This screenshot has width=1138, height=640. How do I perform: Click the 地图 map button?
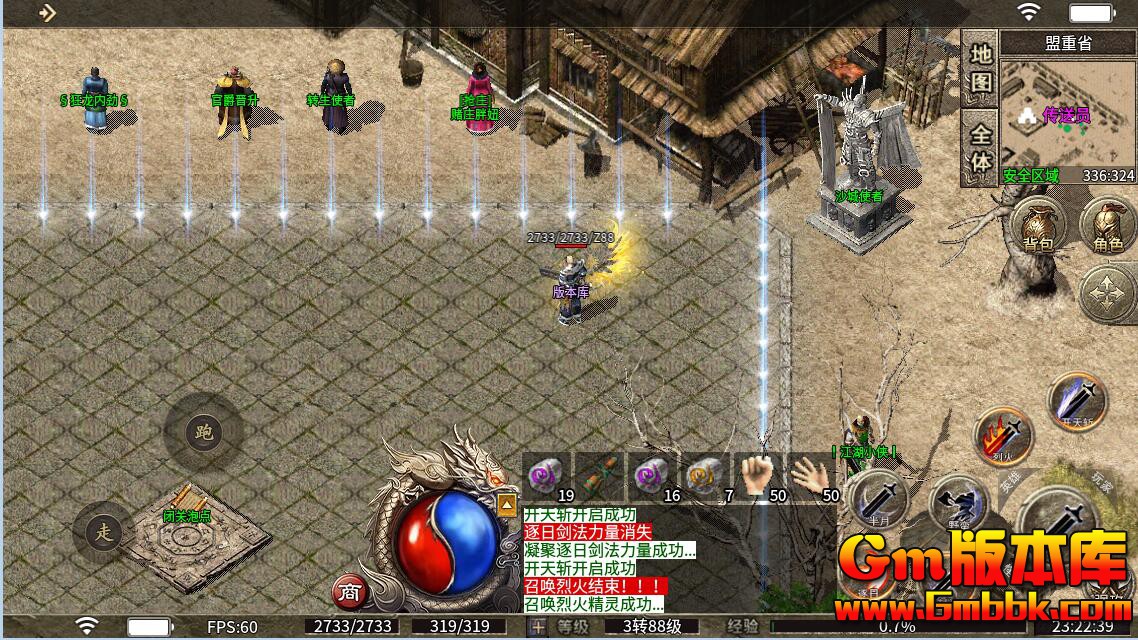[981, 68]
